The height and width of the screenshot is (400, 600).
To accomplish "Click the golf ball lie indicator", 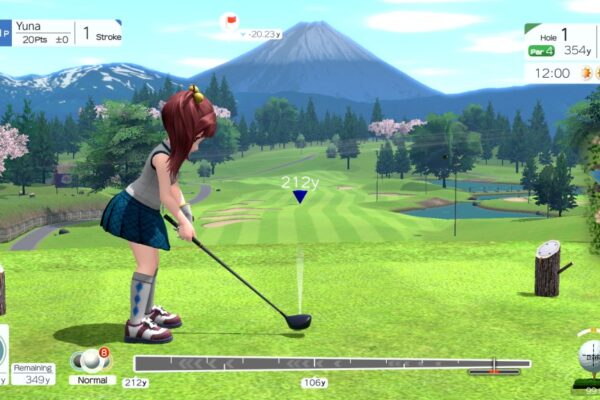I will point(588,356).
